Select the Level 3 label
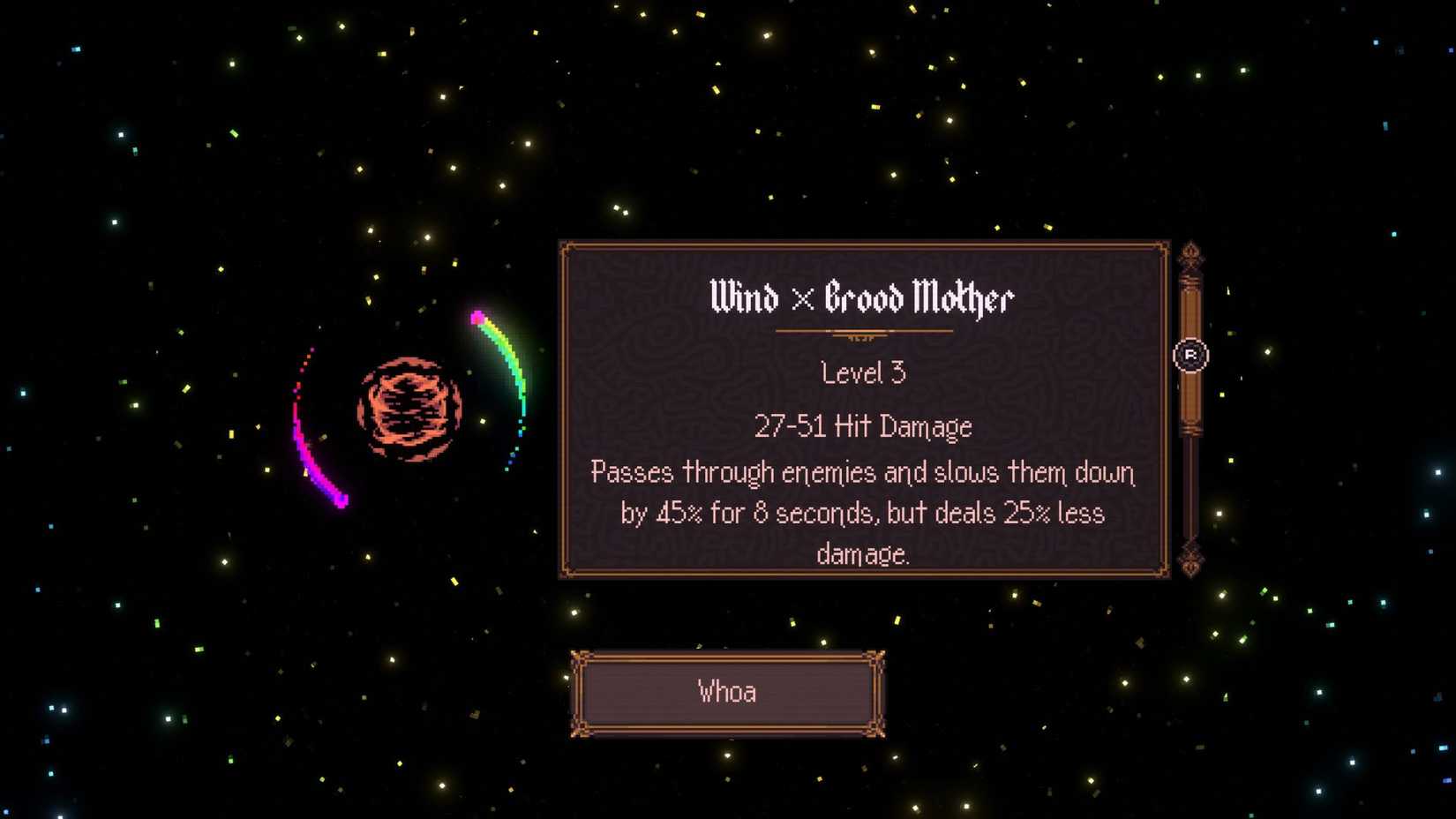 coord(863,373)
